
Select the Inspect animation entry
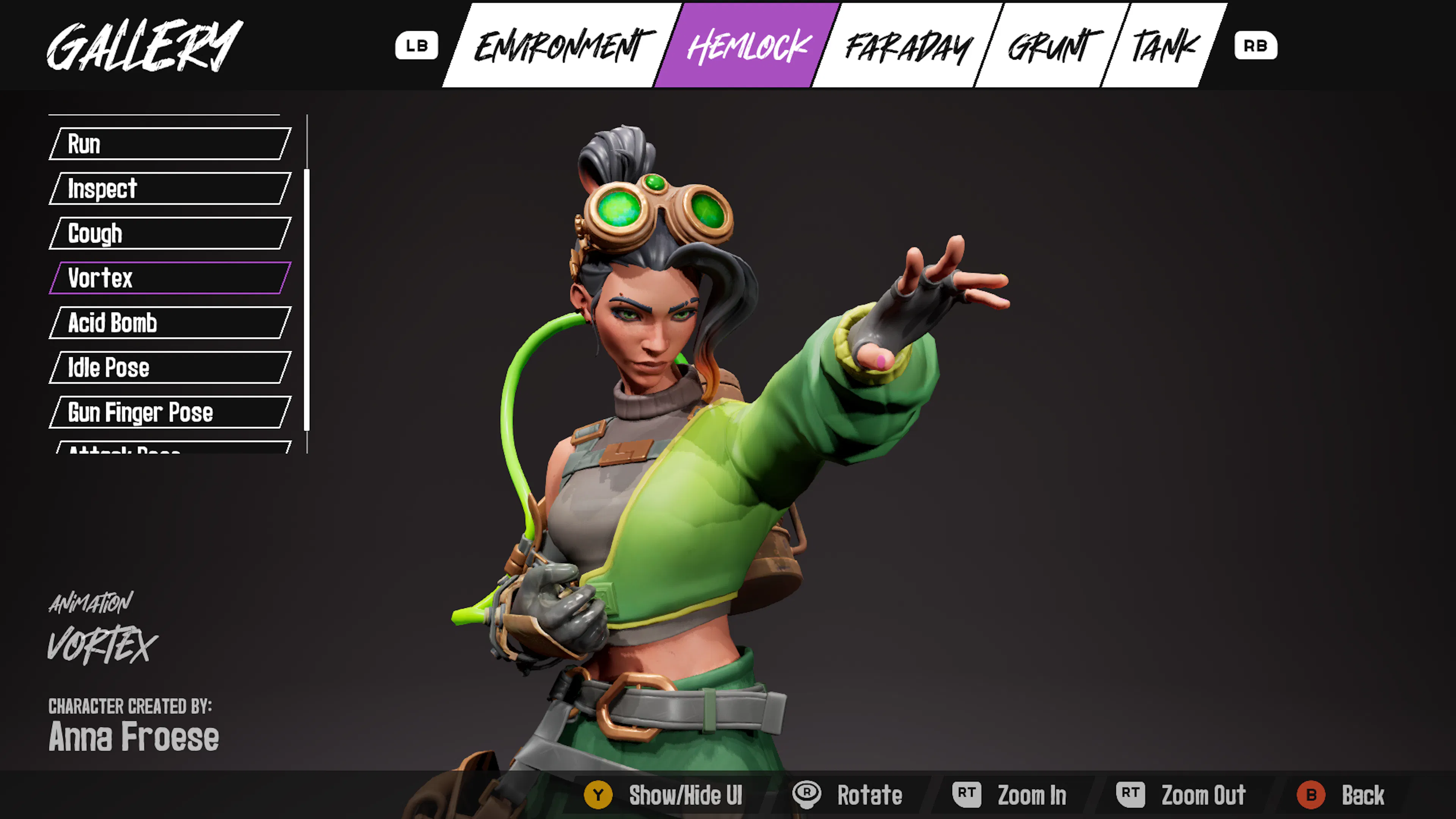point(169,188)
